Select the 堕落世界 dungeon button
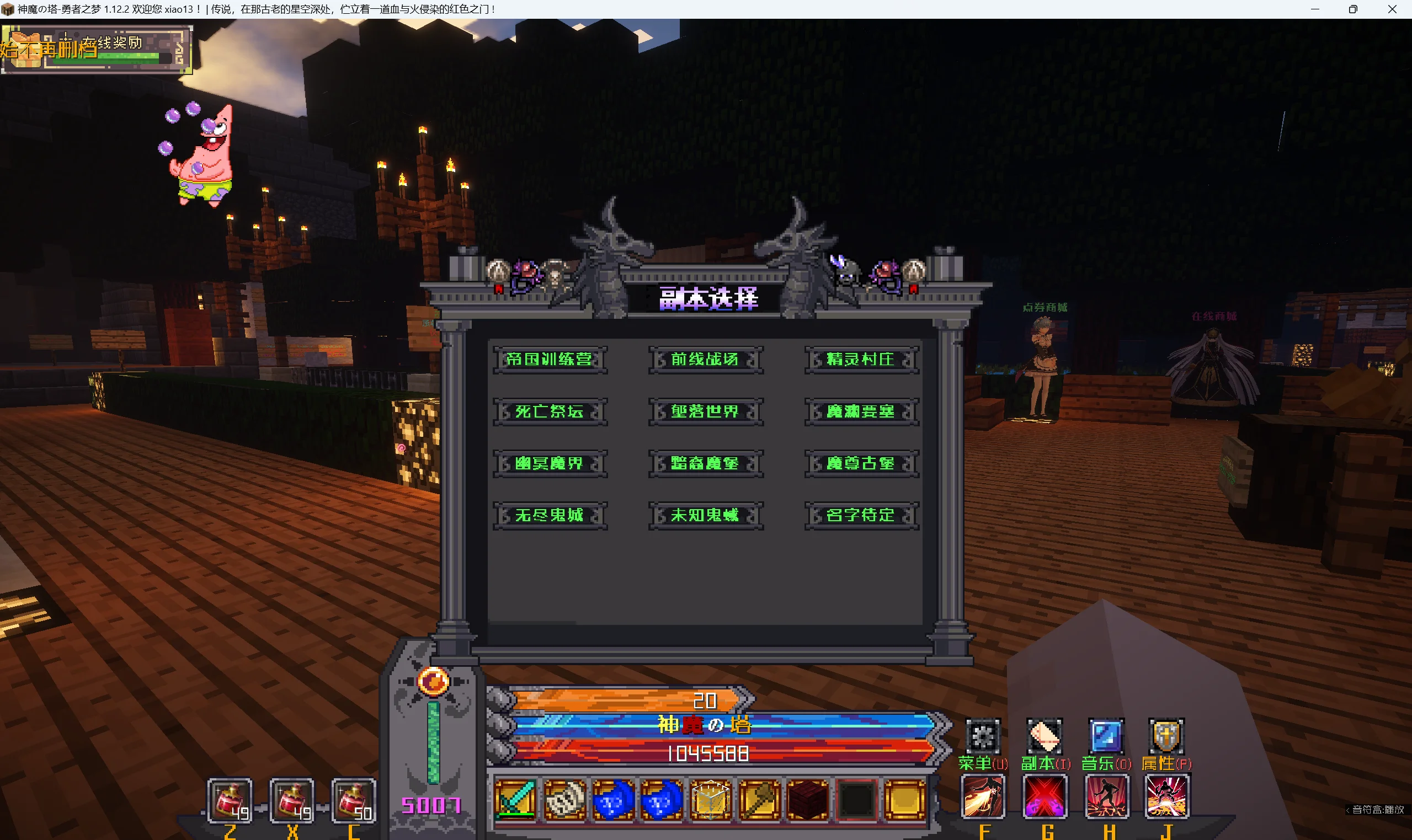1412x840 pixels. click(705, 411)
